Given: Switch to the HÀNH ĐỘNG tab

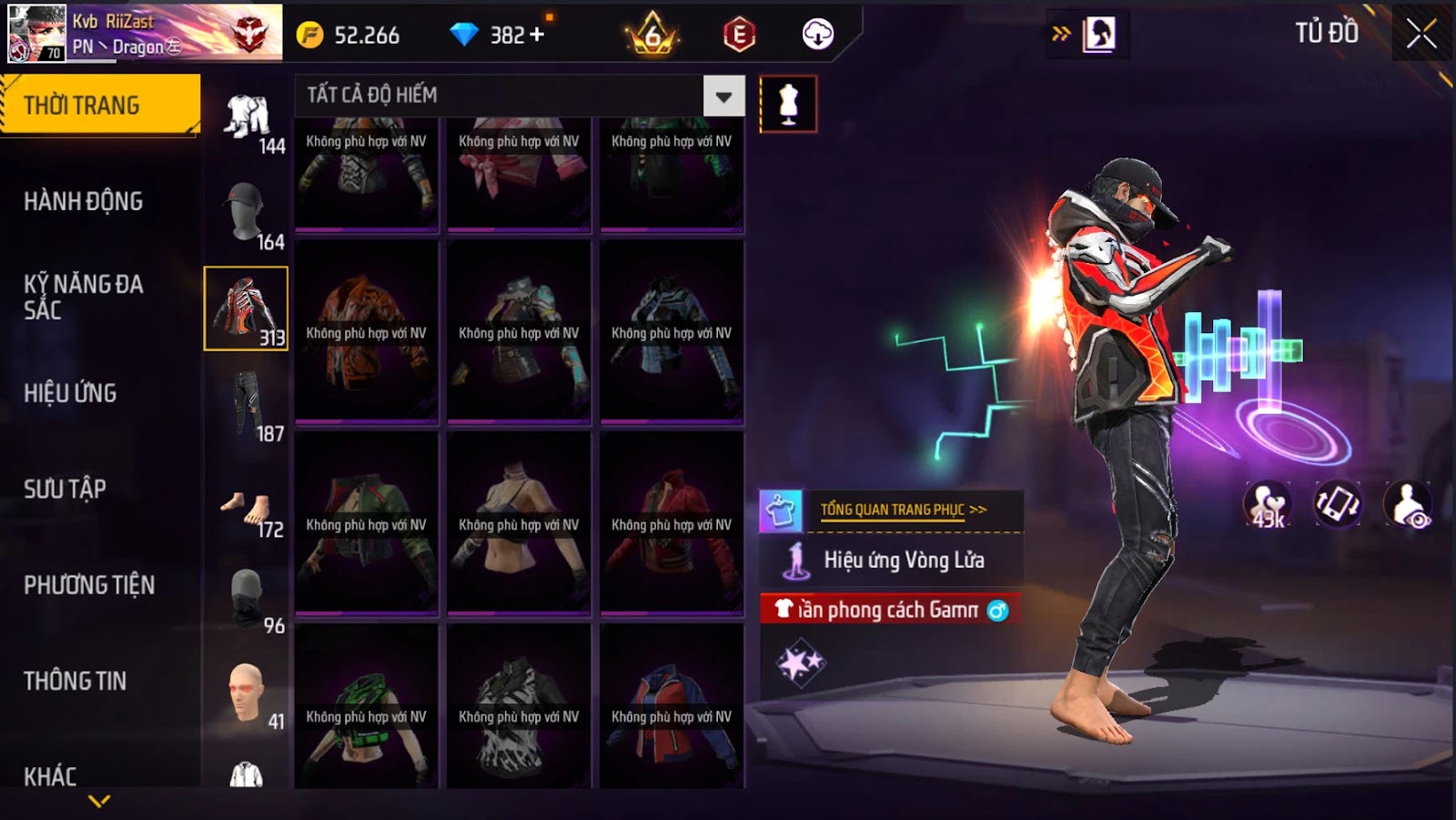Looking at the screenshot, I should [84, 201].
